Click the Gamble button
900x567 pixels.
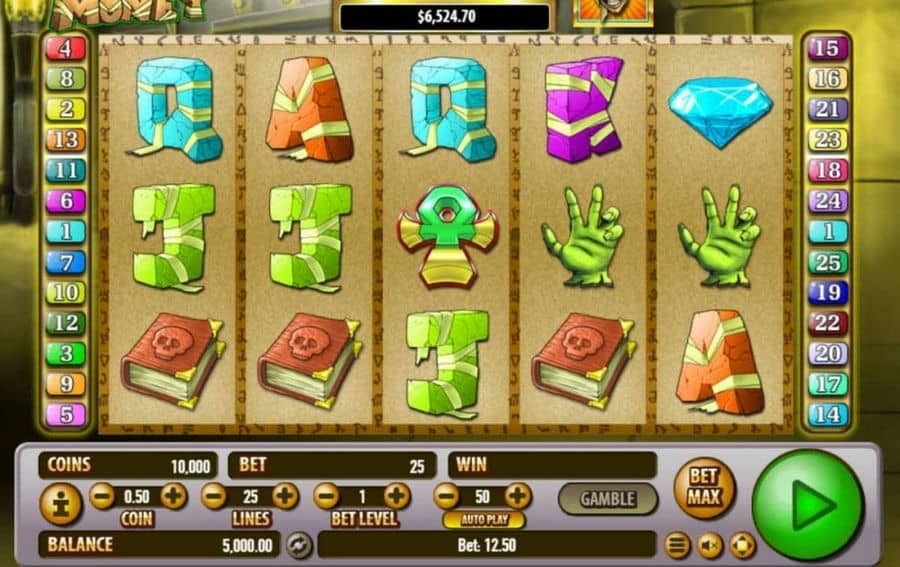(607, 498)
